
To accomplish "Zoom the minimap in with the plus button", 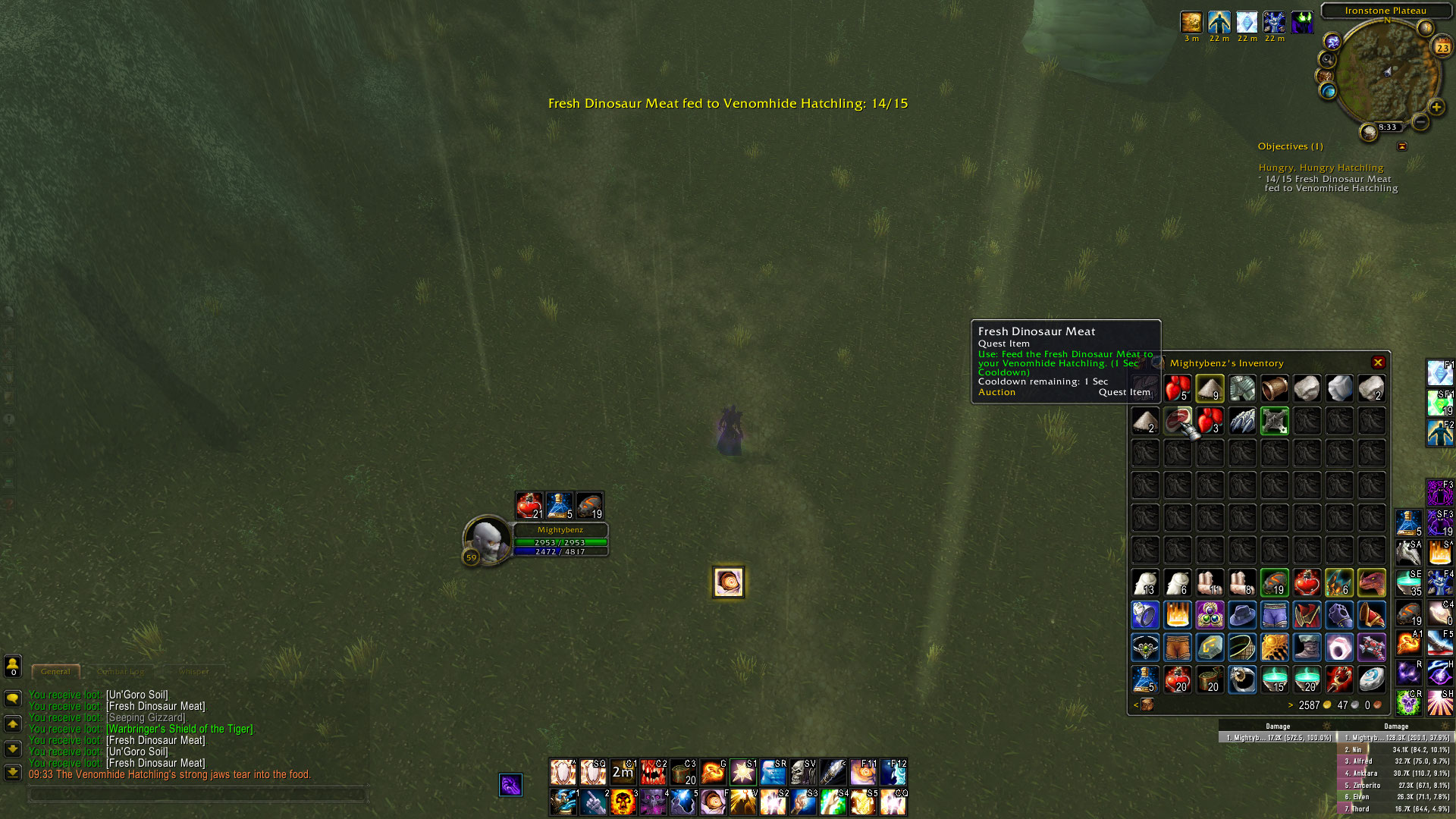I will click(1437, 107).
